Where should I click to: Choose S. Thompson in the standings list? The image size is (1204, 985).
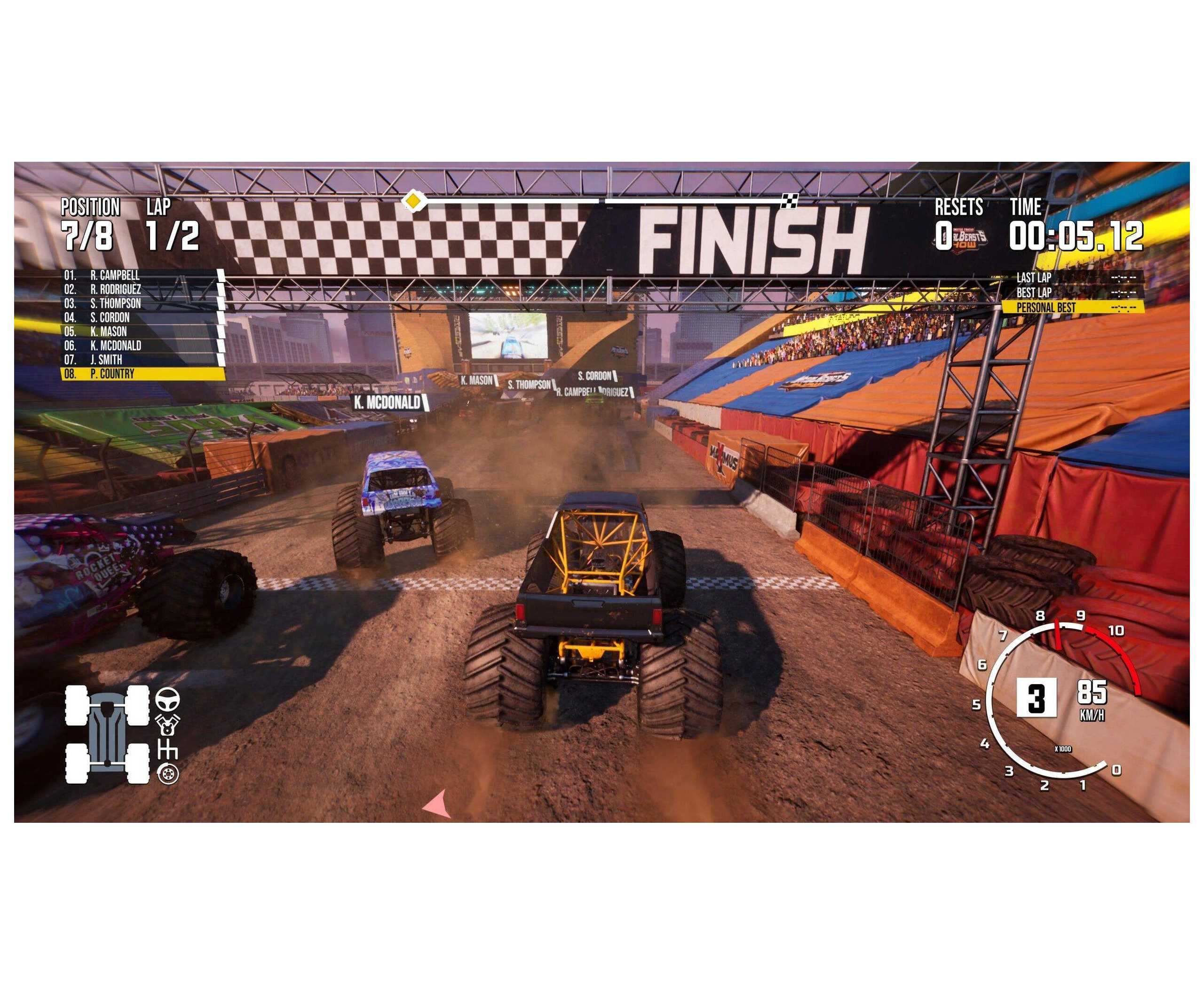pyautogui.click(x=142, y=304)
